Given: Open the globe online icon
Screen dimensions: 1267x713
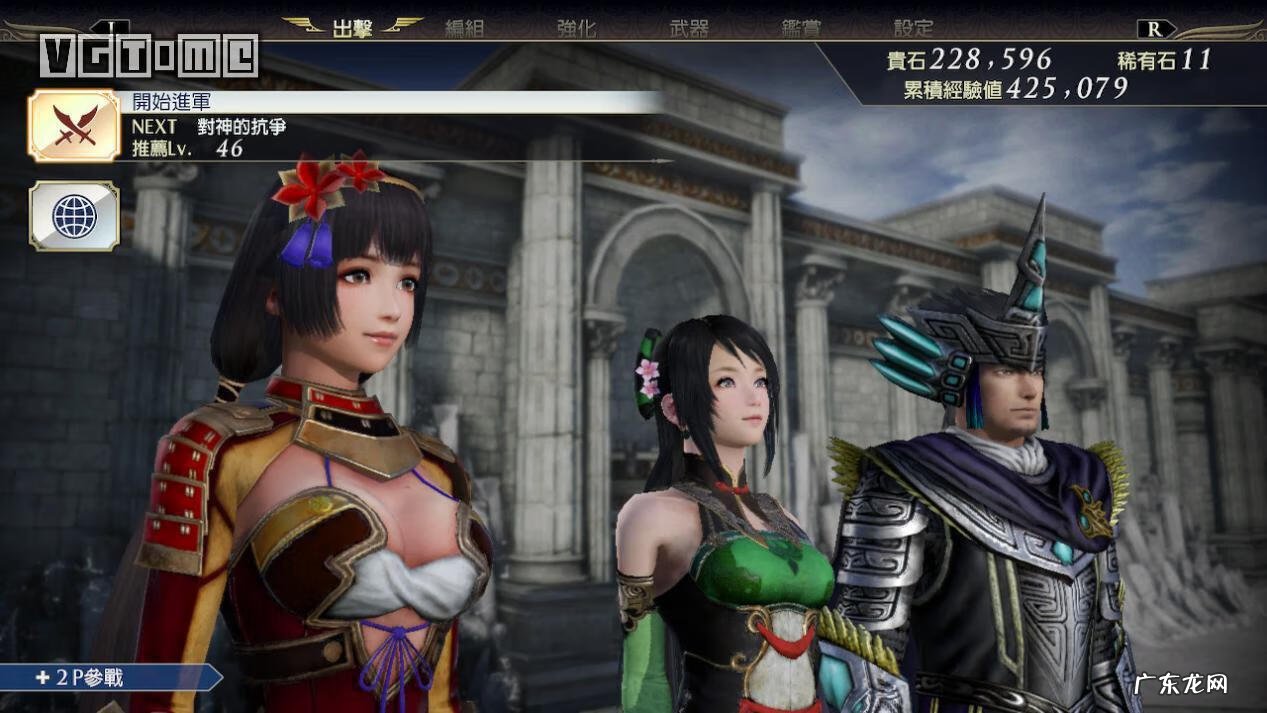Looking at the screenshot, I should click(74, 215).
